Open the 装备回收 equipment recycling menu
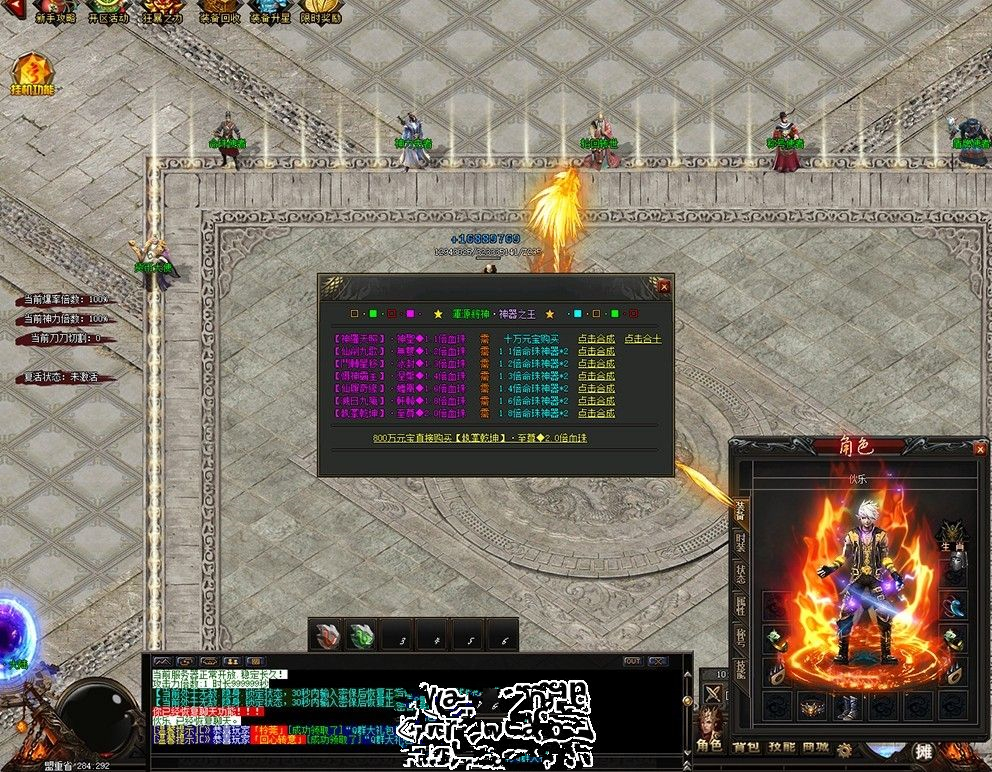Screen dimensions: 992x772 217,12
